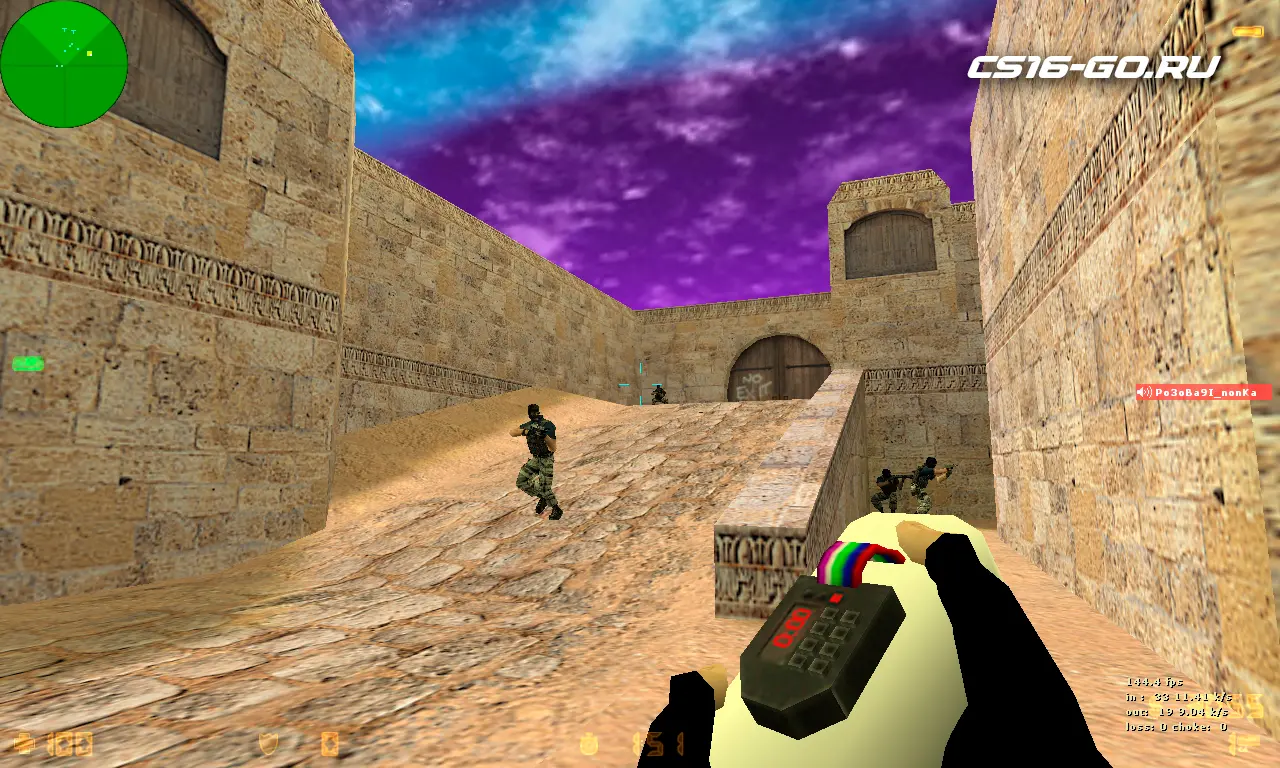Screen dimensions: 1280x768
Task: Open the CS16-GO.RU watermark link
Action: click(1093, 68)
